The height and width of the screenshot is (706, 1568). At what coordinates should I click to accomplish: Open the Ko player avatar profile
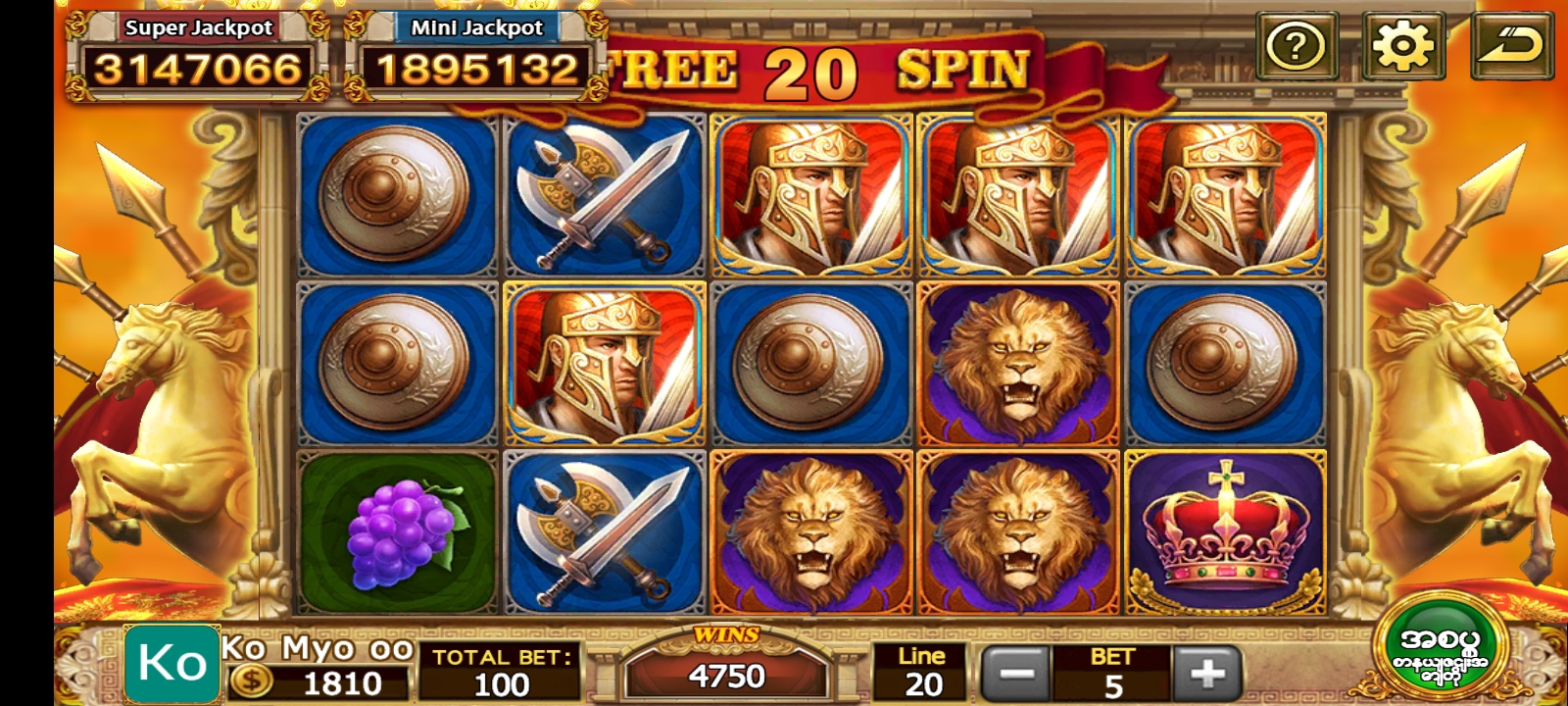[172, 664]
